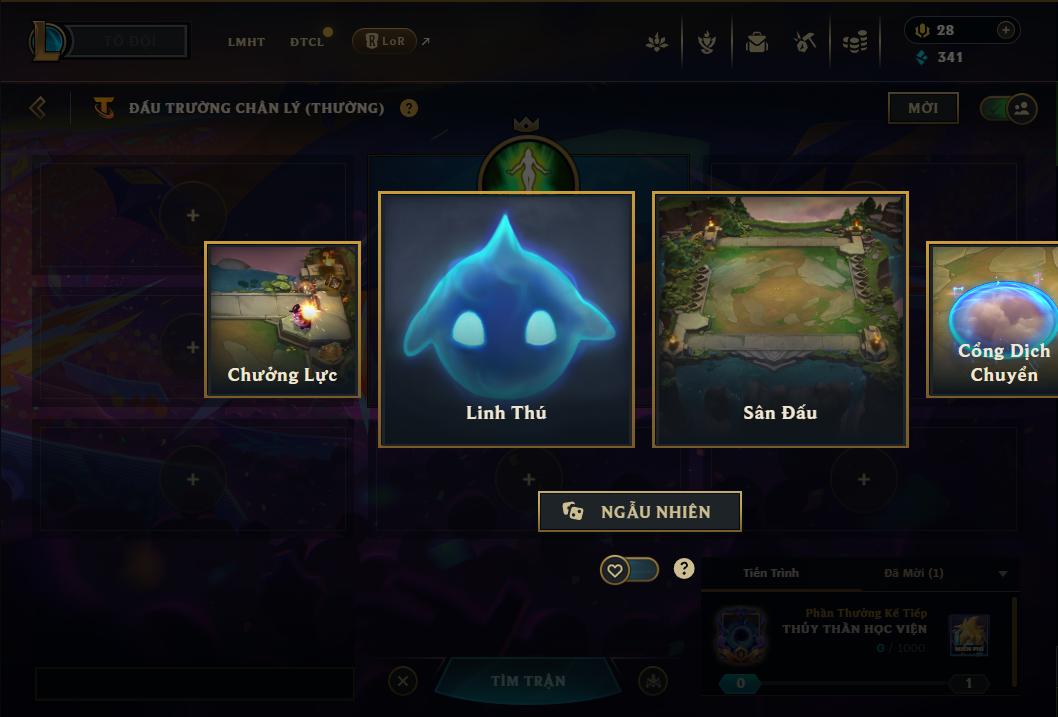
Task: Cancel lobby with the X button
Action: 402,682
